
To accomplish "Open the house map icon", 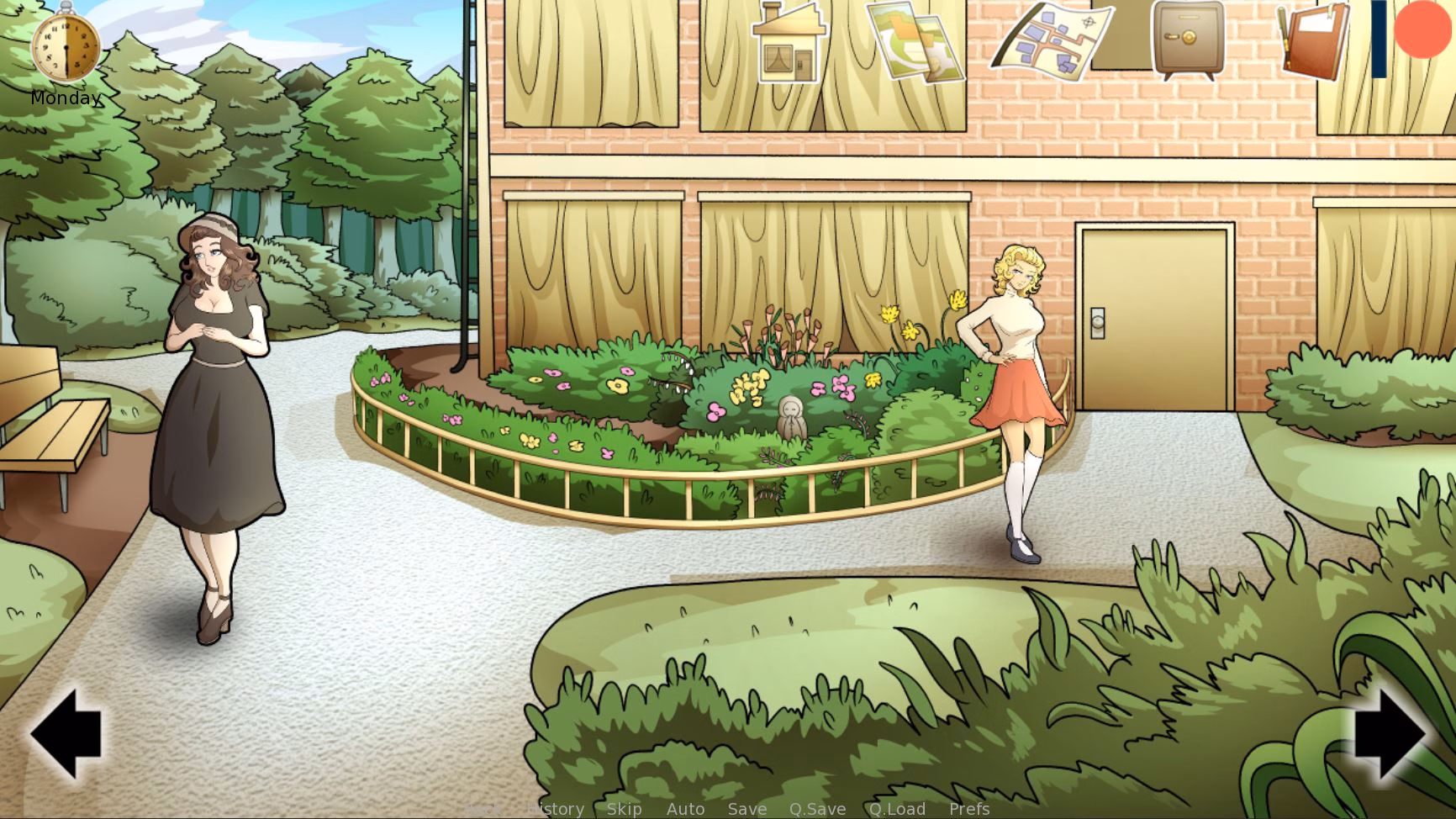I will [x=789, y=44].
